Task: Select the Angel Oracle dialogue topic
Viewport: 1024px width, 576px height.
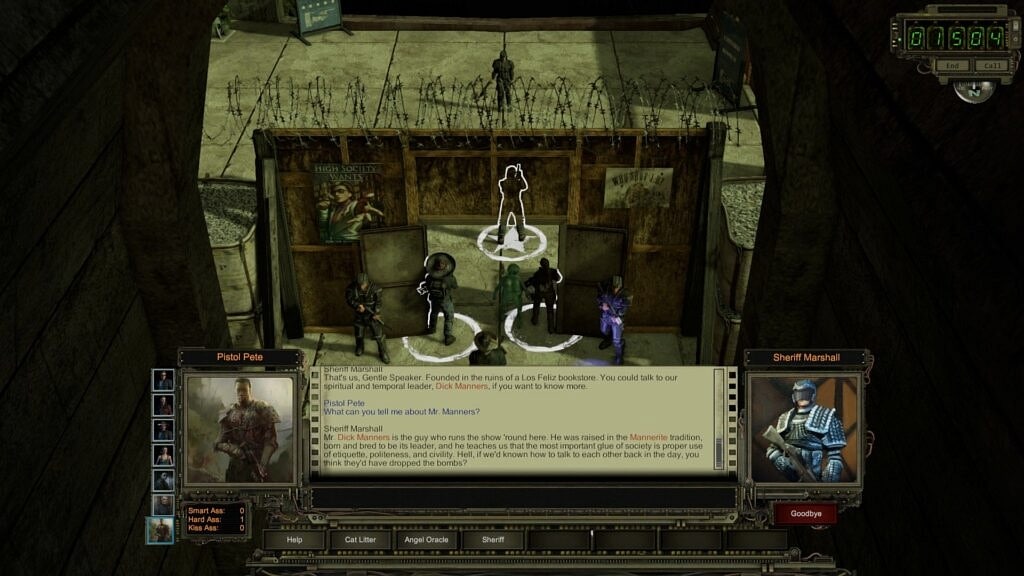Action: [x=427, y=540]
